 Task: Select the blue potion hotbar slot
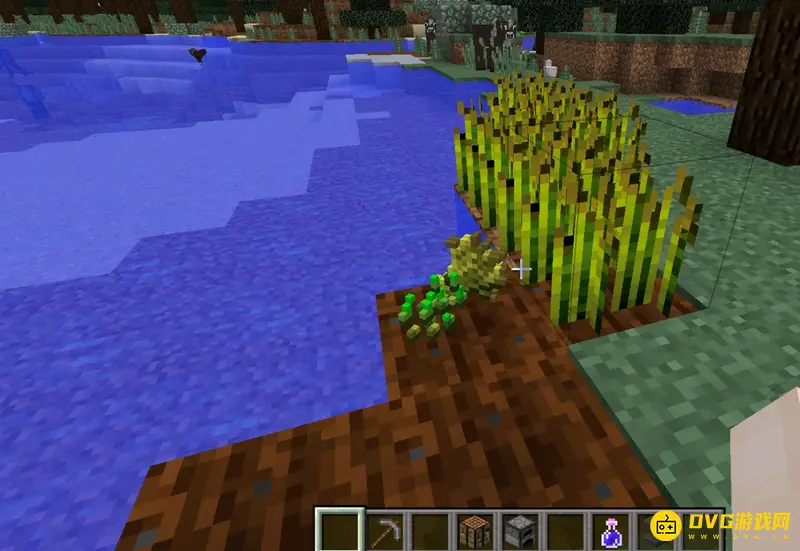(x=612, y=530)
